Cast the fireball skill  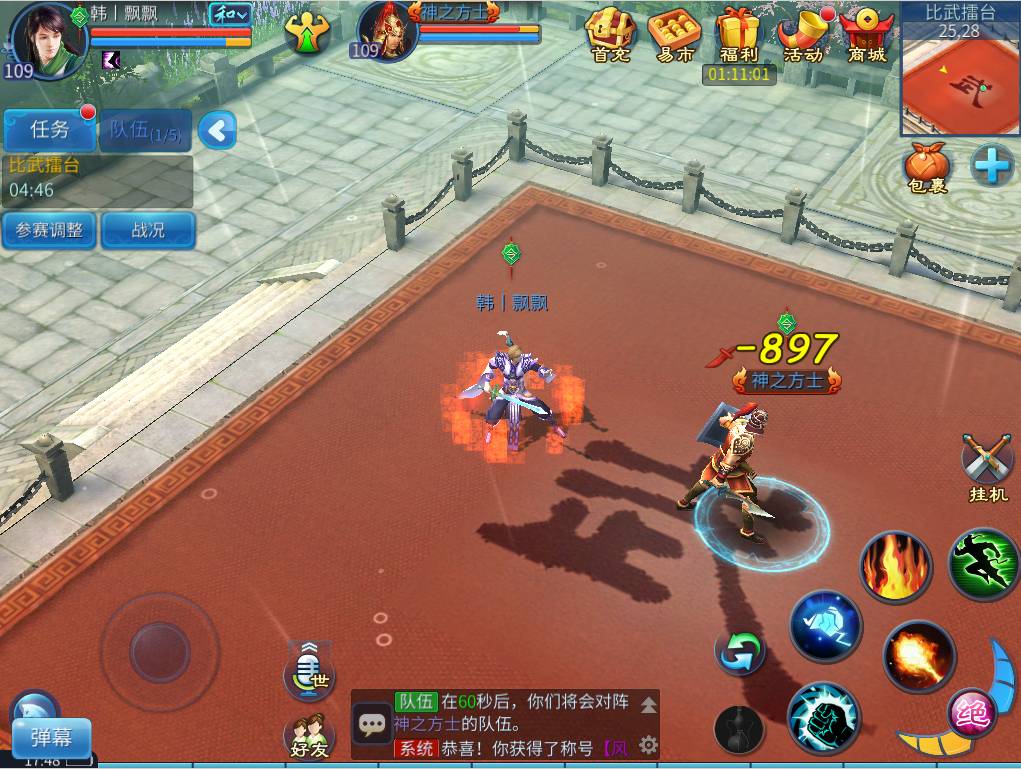(918, 656)
